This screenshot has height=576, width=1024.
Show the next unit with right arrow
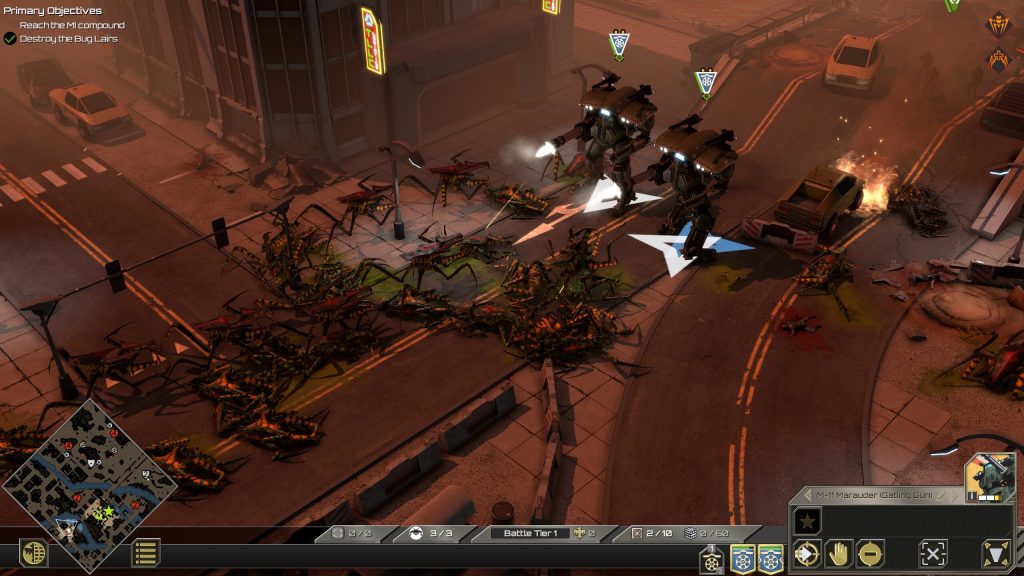click(x=953, y=496)
